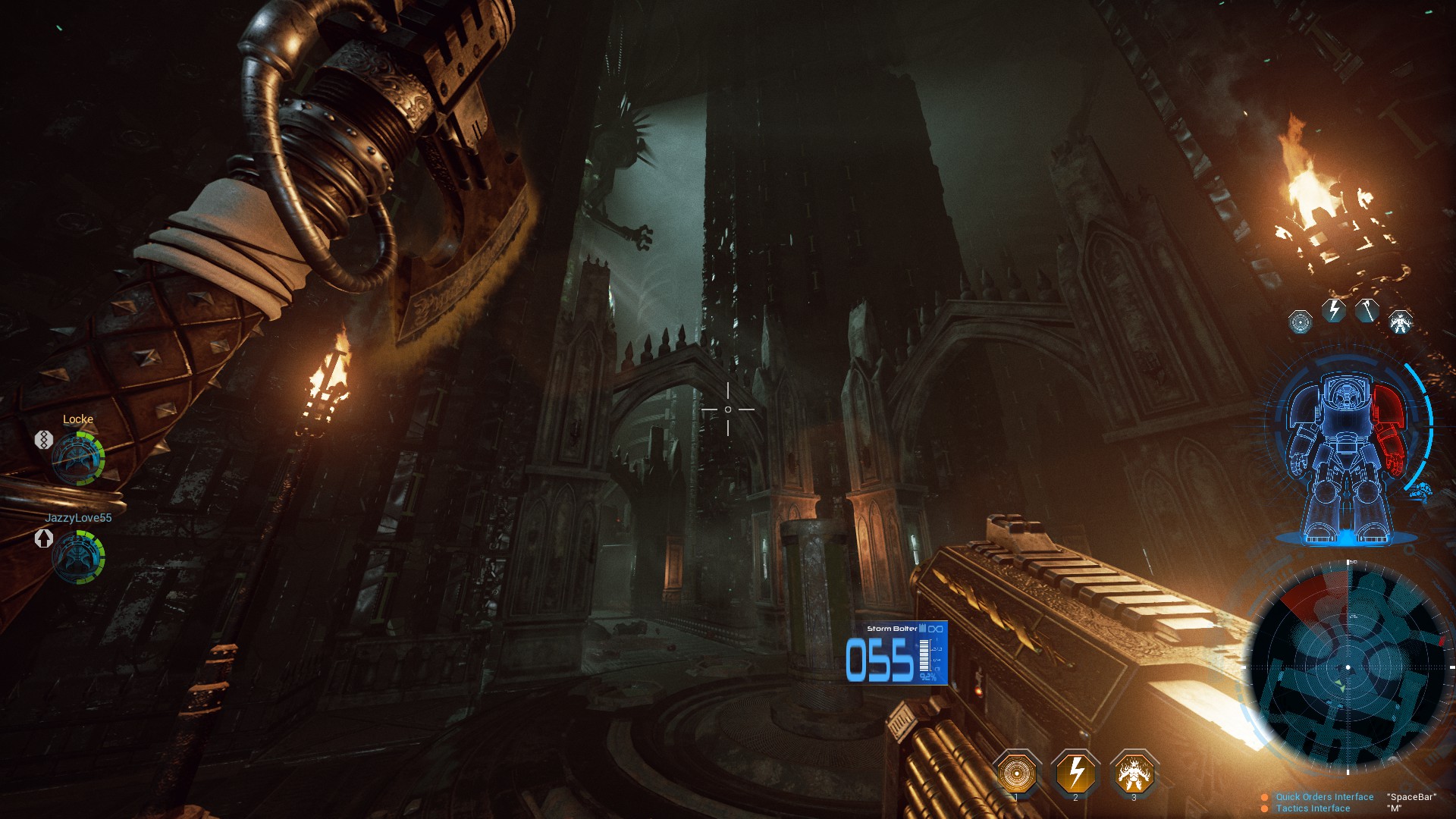Trigger the orange lightning bolt ability in slot 2
1456x819 pixels.
click(1075, 773)
